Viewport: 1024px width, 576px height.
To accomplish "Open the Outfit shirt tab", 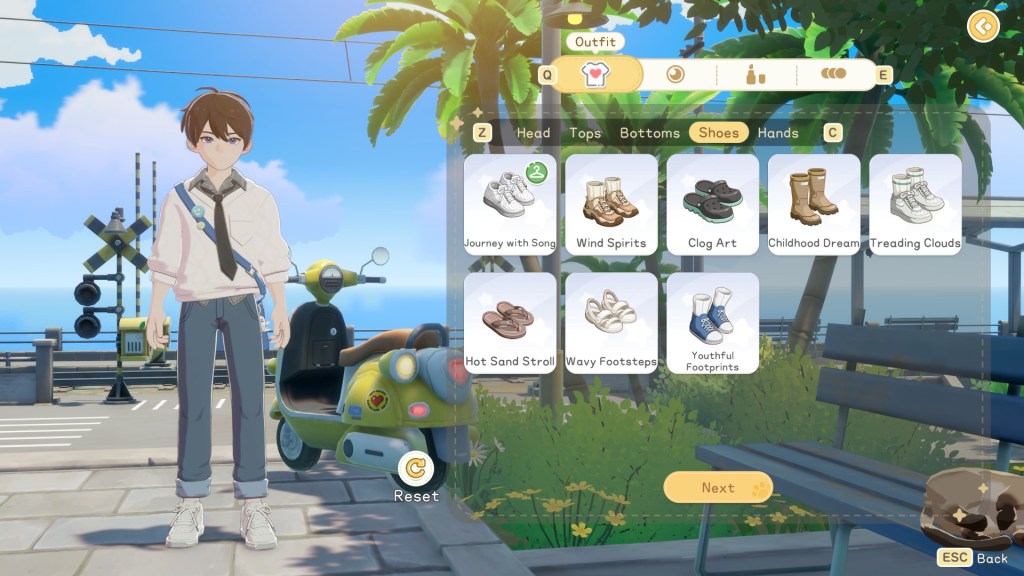I will tap(597, 73).
